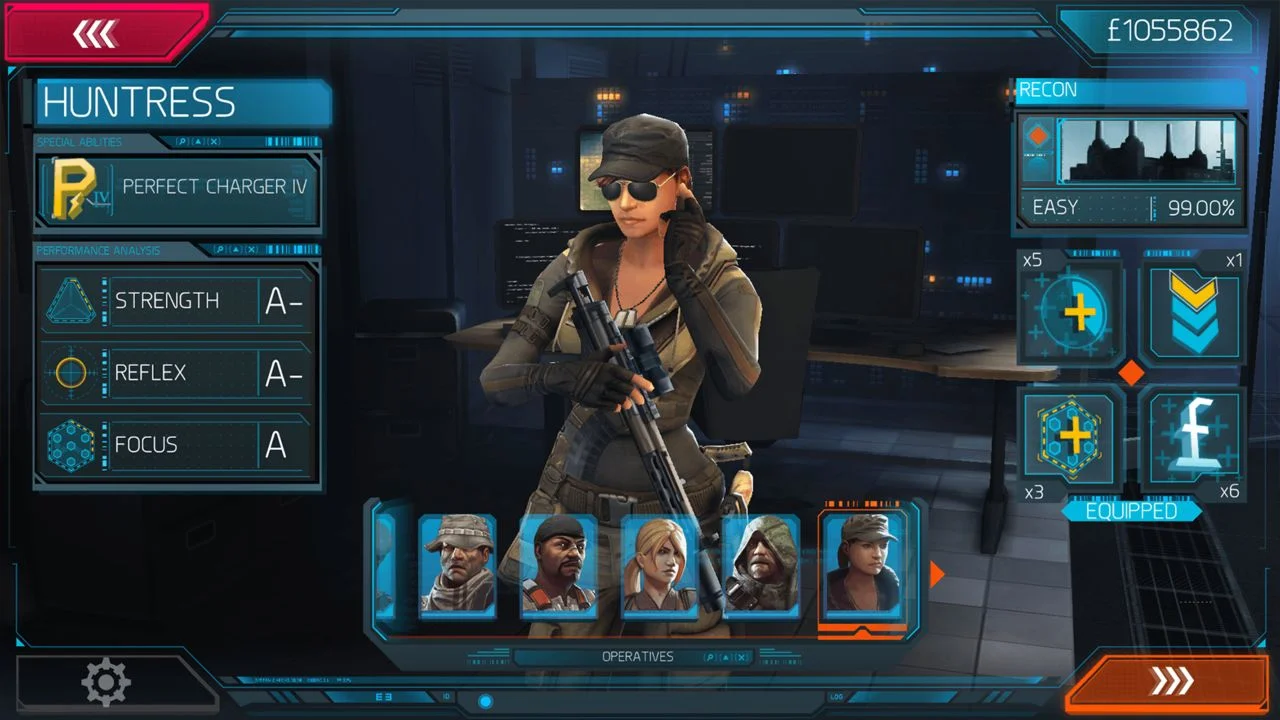The image size is (1280, 720).
Task: Select the Perfect Charger IV special ability
Action: point(179,188)
